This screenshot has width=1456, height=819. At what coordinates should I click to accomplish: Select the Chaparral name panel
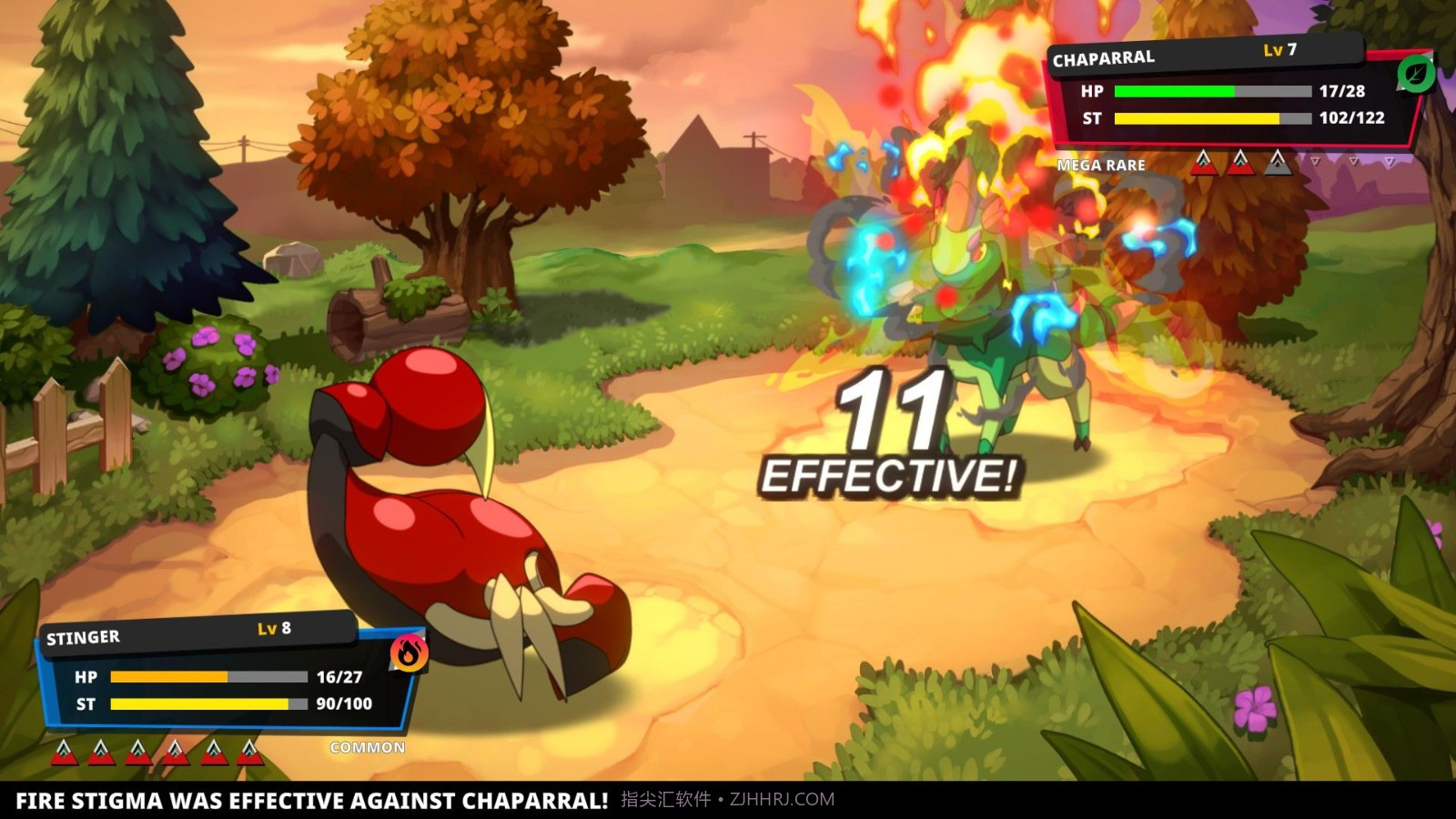[1104, 59]
